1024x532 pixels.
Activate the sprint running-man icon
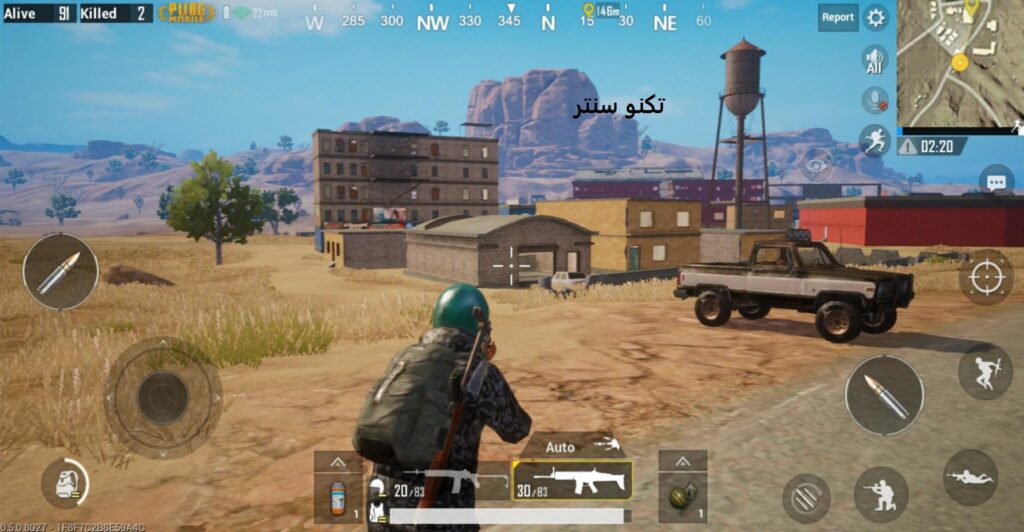pos(875,141)
